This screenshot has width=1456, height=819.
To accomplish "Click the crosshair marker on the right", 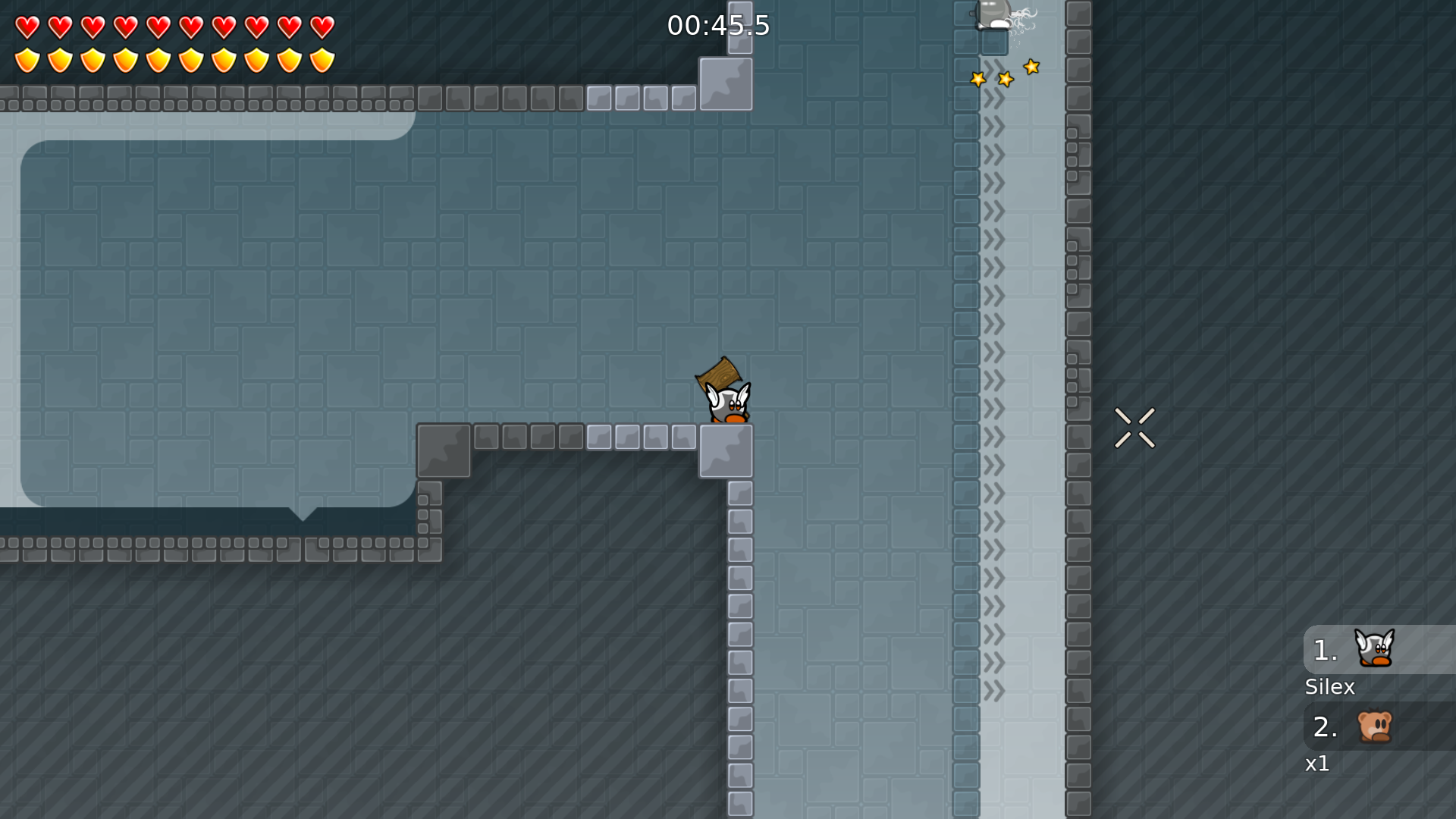I will pos(1135,427).
